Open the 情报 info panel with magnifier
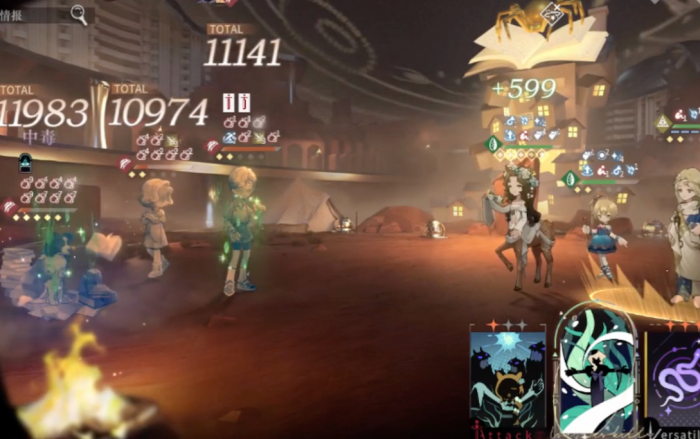The image size is (700, 439). (45, 13)
